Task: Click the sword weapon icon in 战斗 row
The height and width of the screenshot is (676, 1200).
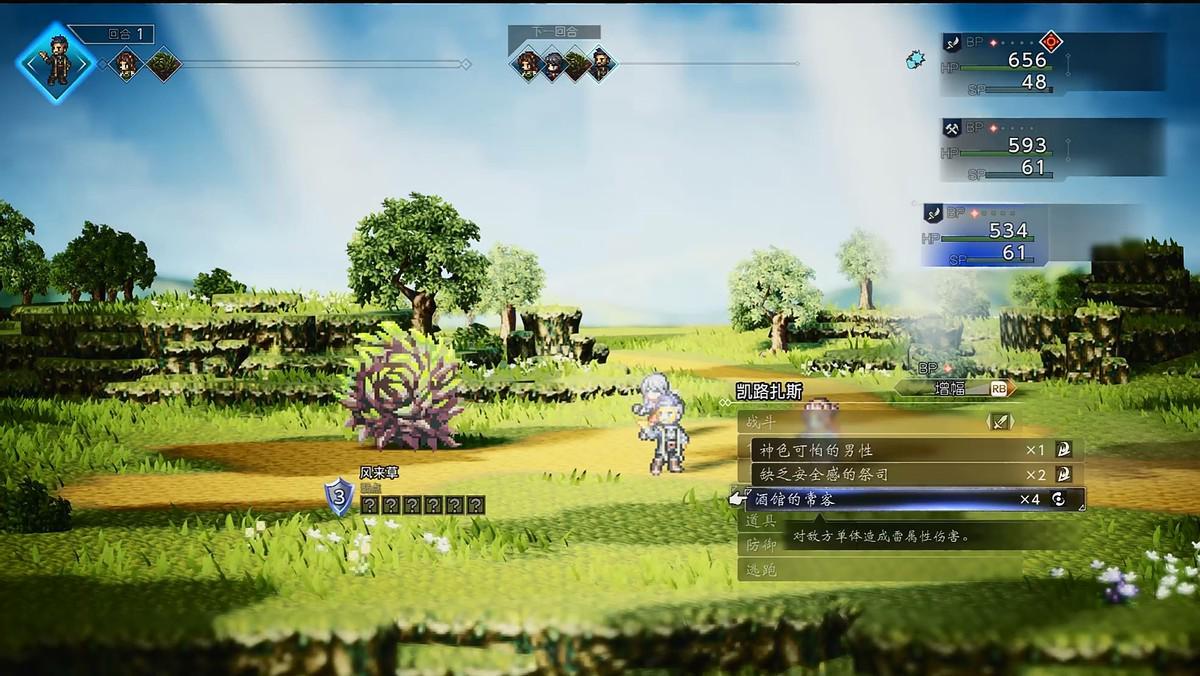Action: click(x=1000, y=422)
